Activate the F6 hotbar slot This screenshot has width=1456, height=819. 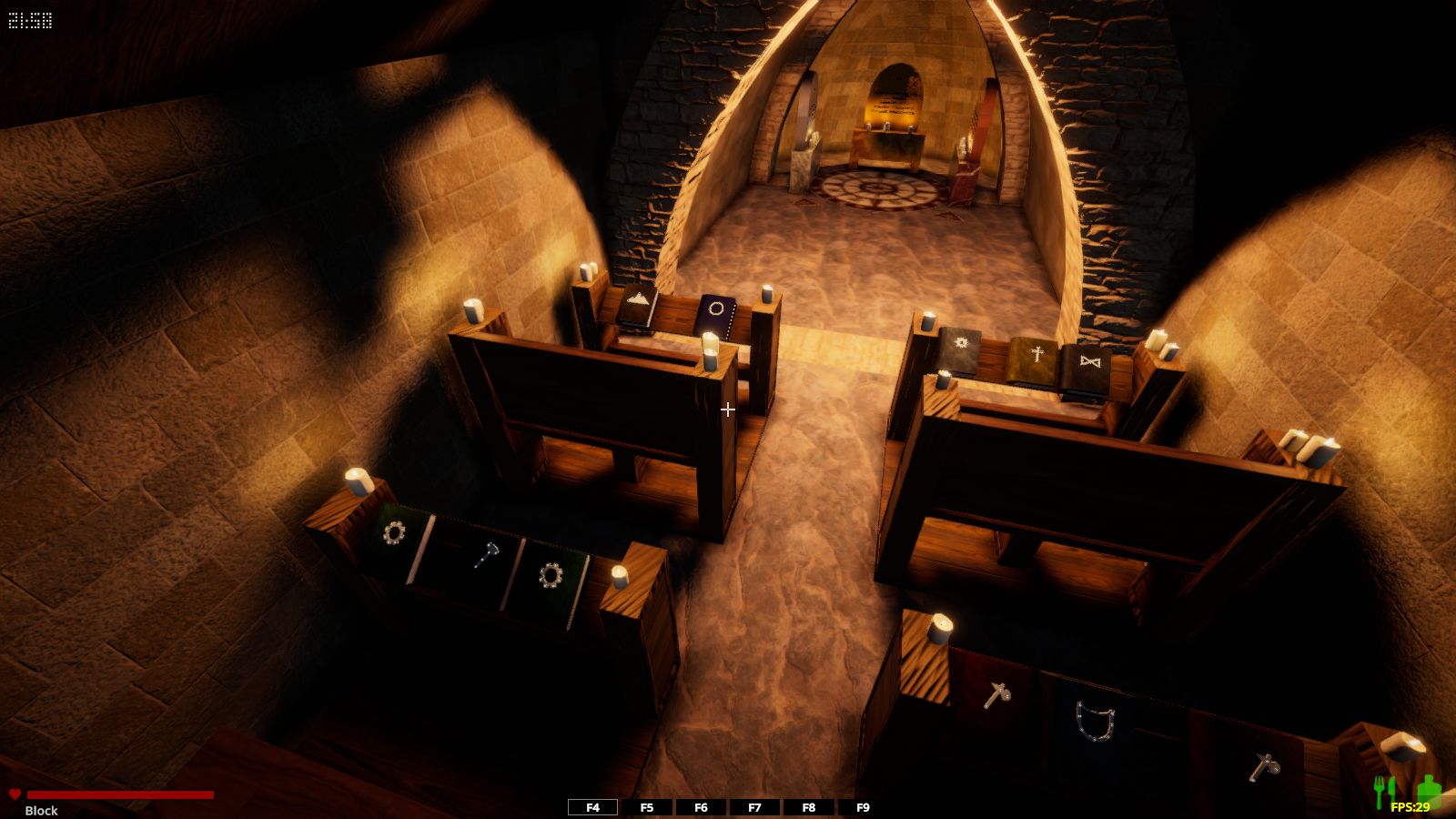(701, 807)
